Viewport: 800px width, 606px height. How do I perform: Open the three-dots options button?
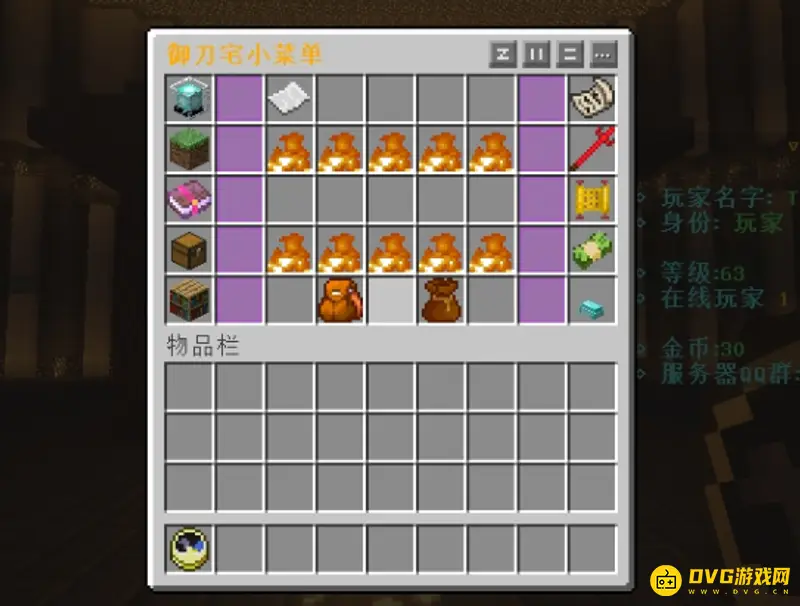tap(603, 54)
